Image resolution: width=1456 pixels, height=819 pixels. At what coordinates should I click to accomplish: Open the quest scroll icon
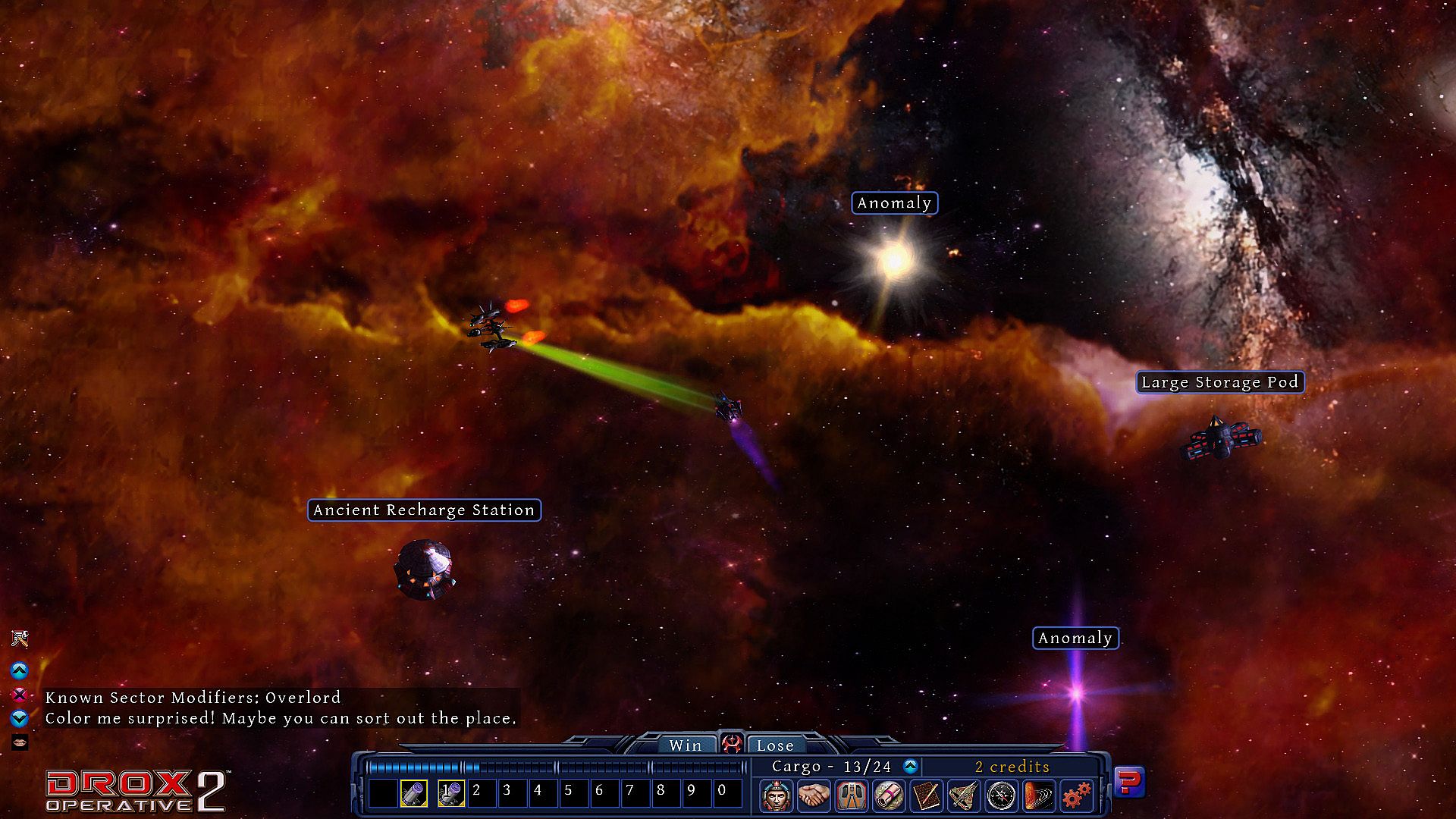pyautogui.click(x=889, y=795)
